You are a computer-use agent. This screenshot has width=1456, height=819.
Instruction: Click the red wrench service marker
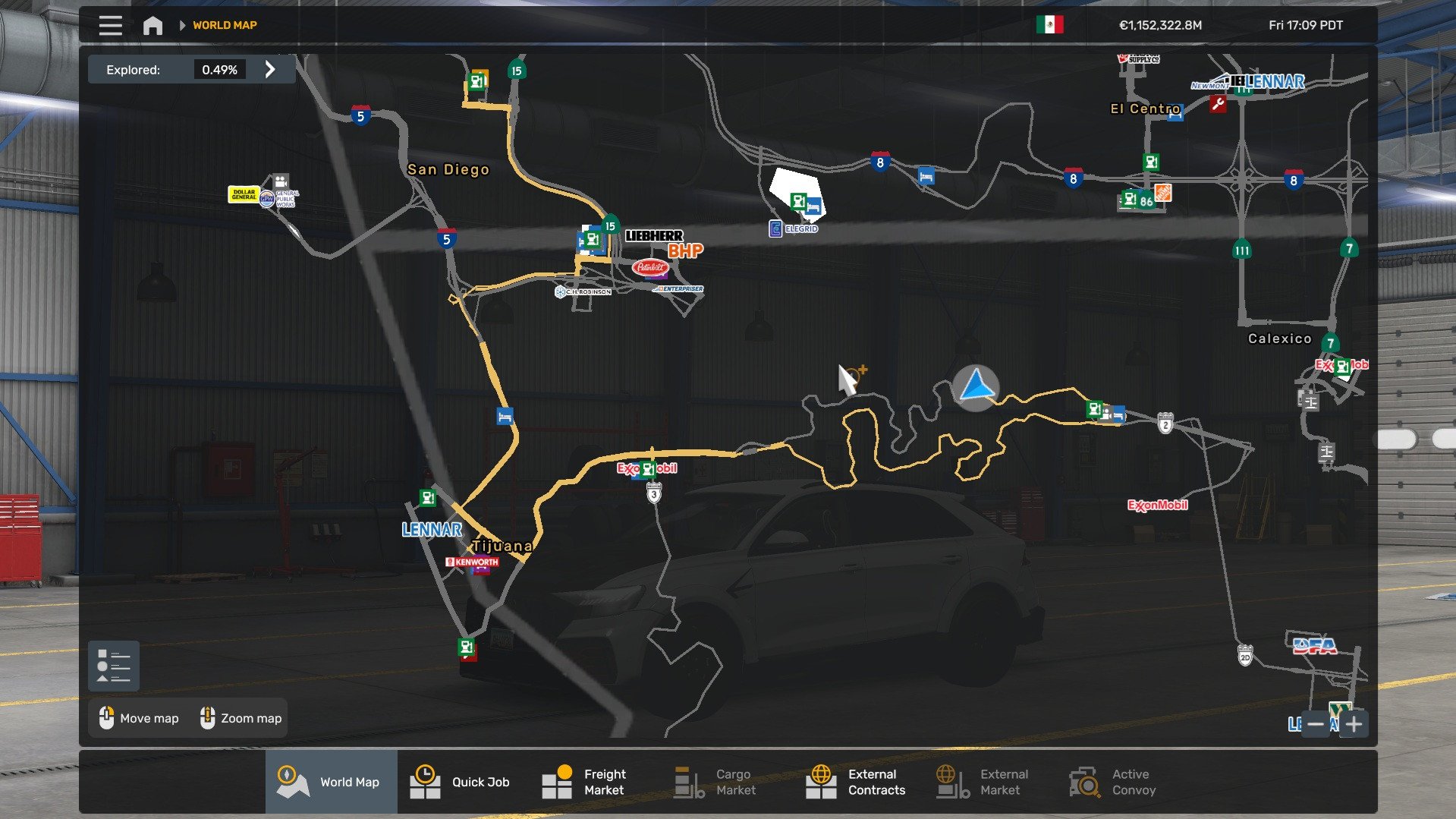pyautogui.click(x=1218, y=104)
